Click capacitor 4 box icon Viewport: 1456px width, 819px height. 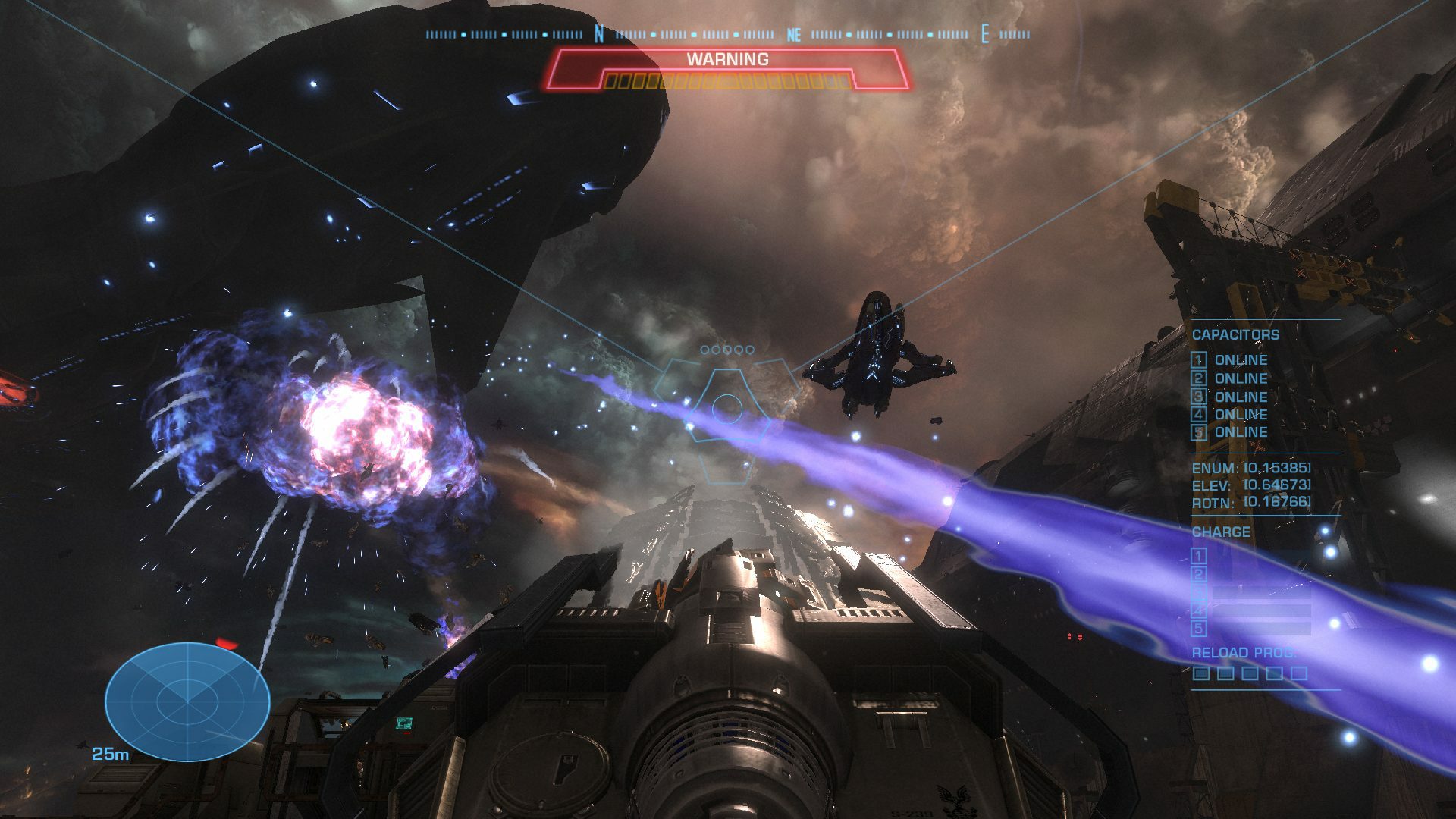(x=1198, y=416)
